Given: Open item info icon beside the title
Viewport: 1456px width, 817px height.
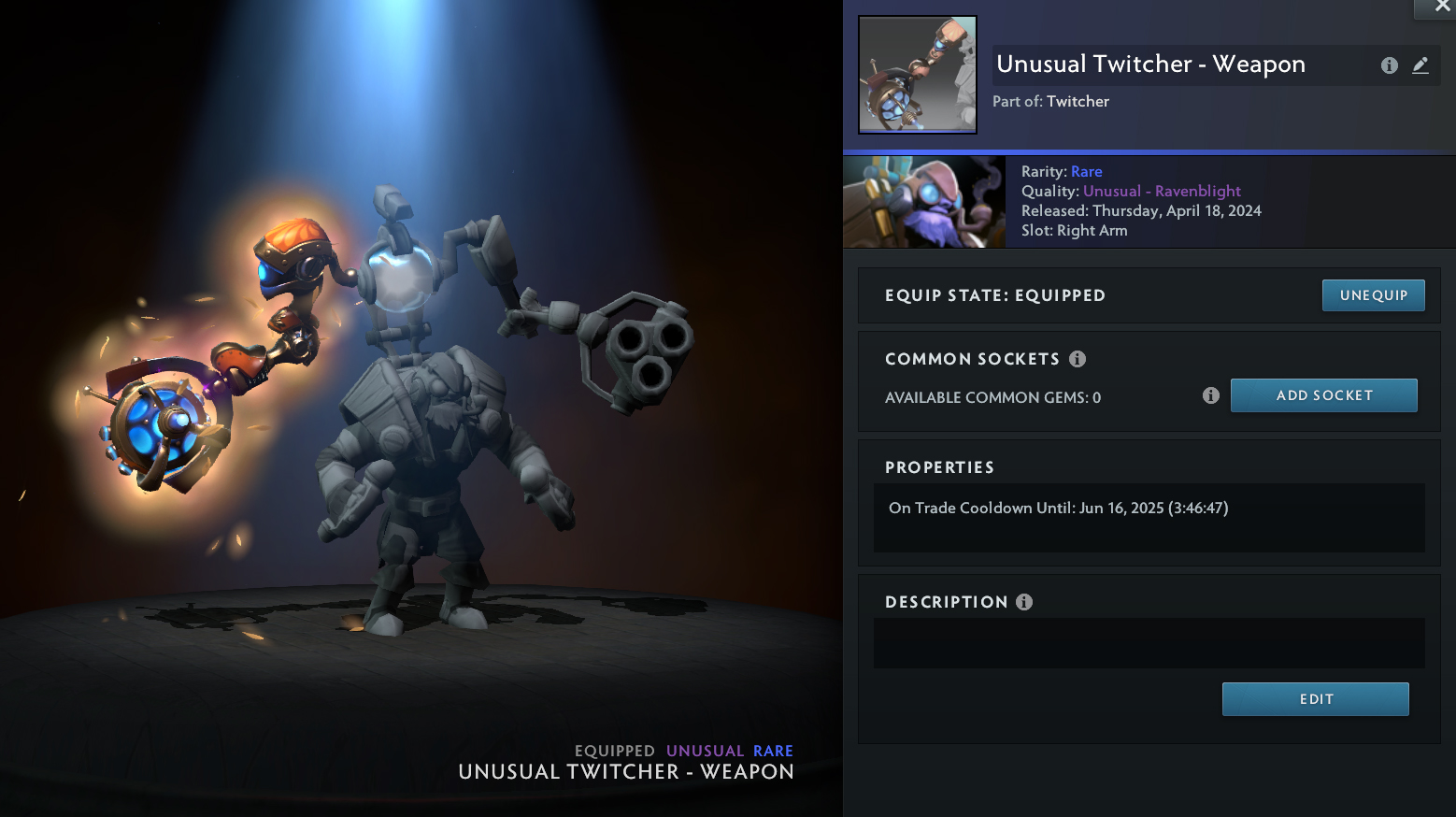Looking at the screenshot, I should pyautogui.click(x=1390, y=65).
